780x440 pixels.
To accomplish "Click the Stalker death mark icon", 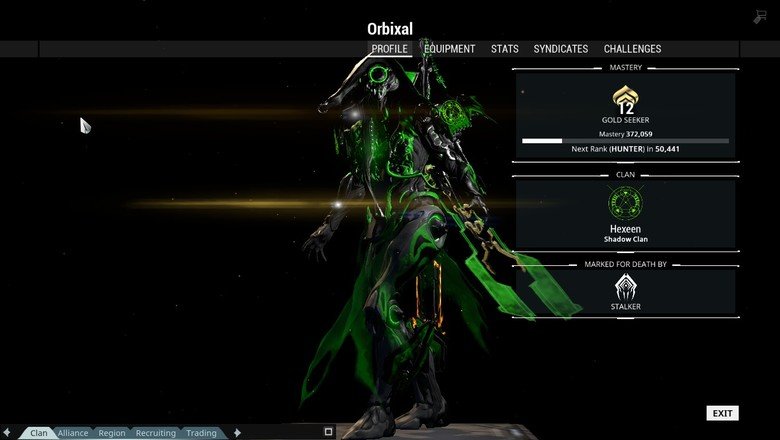I will 625,287.
